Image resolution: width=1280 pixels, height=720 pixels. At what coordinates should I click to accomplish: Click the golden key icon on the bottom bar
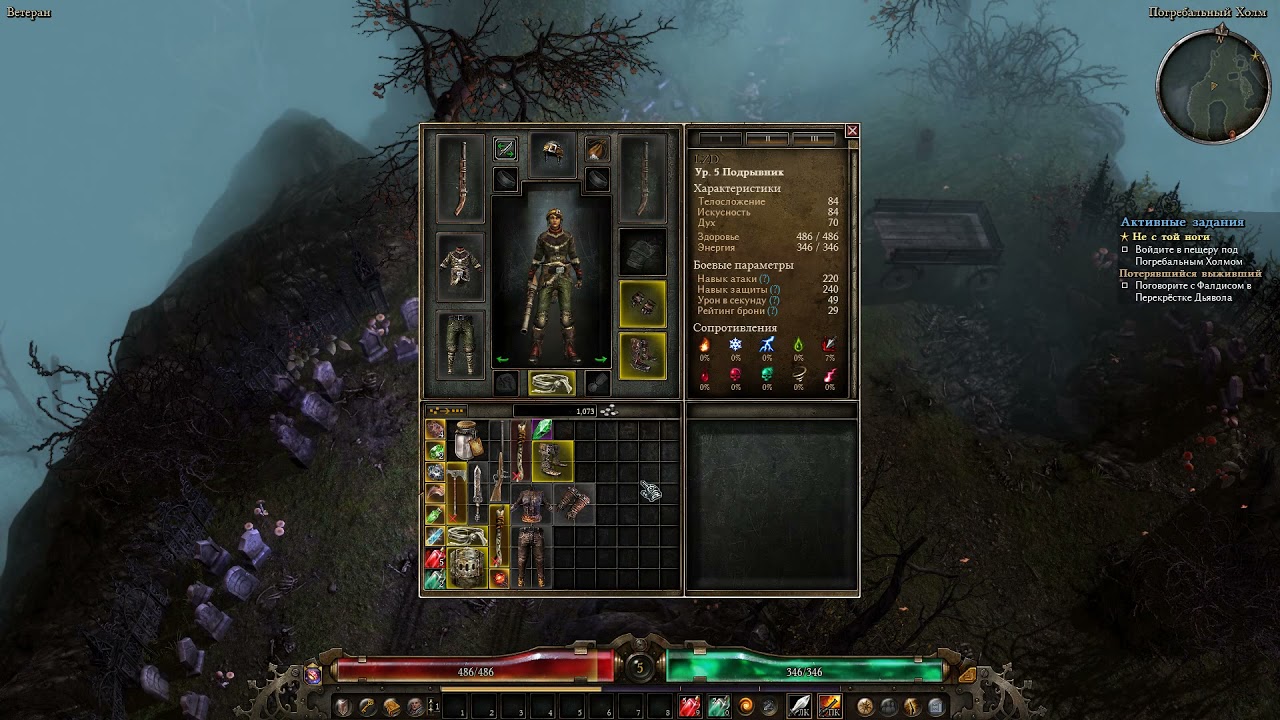click(x=368, y=706)
